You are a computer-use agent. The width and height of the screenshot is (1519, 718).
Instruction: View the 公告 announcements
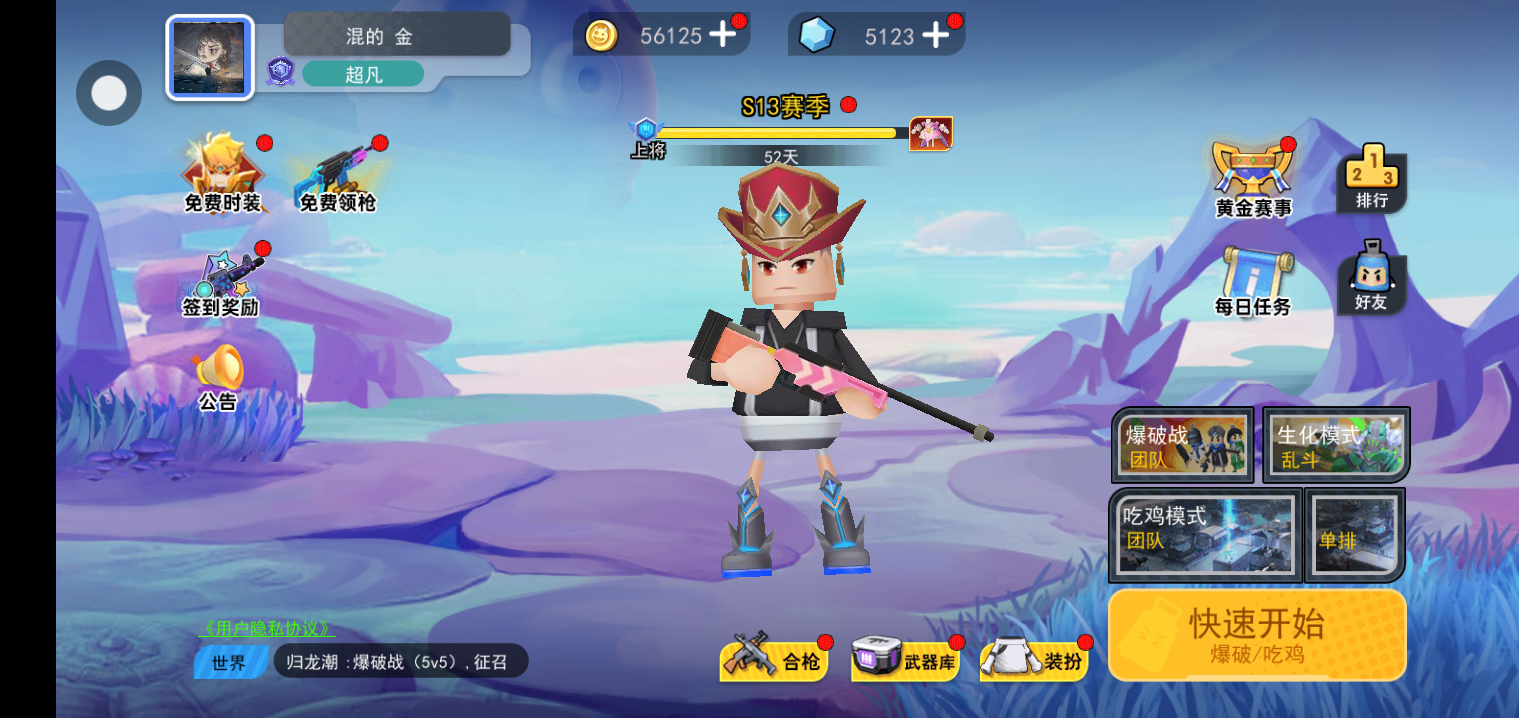[x=218, y=378]
